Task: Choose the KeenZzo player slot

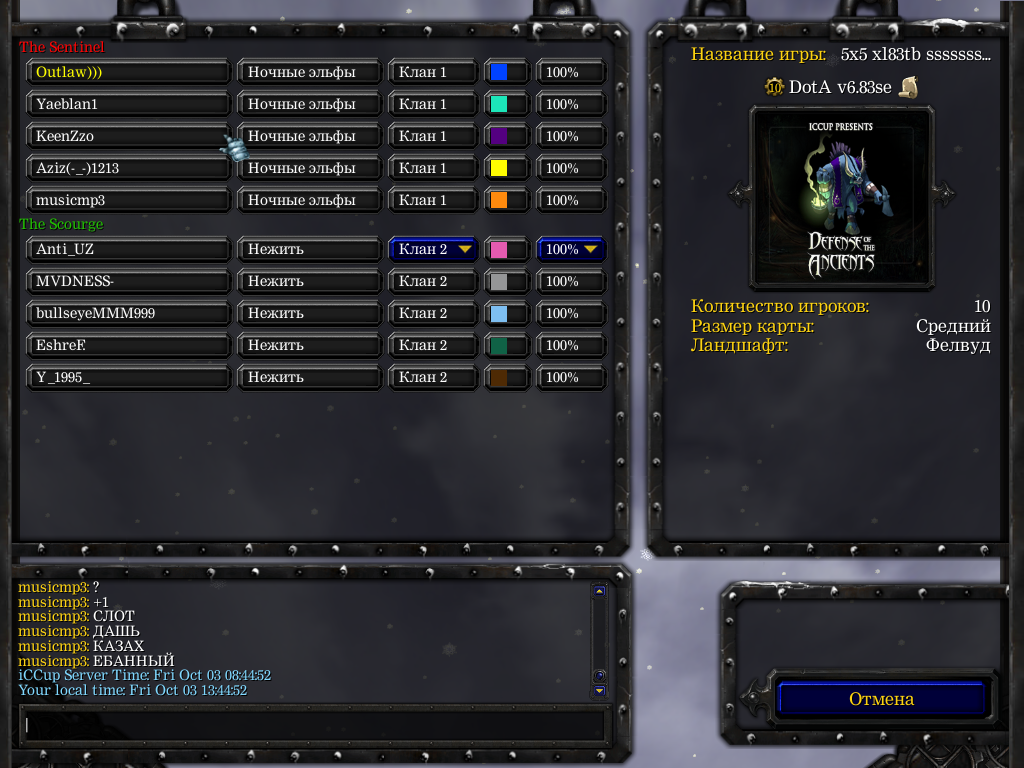Action: coord(129,136)
